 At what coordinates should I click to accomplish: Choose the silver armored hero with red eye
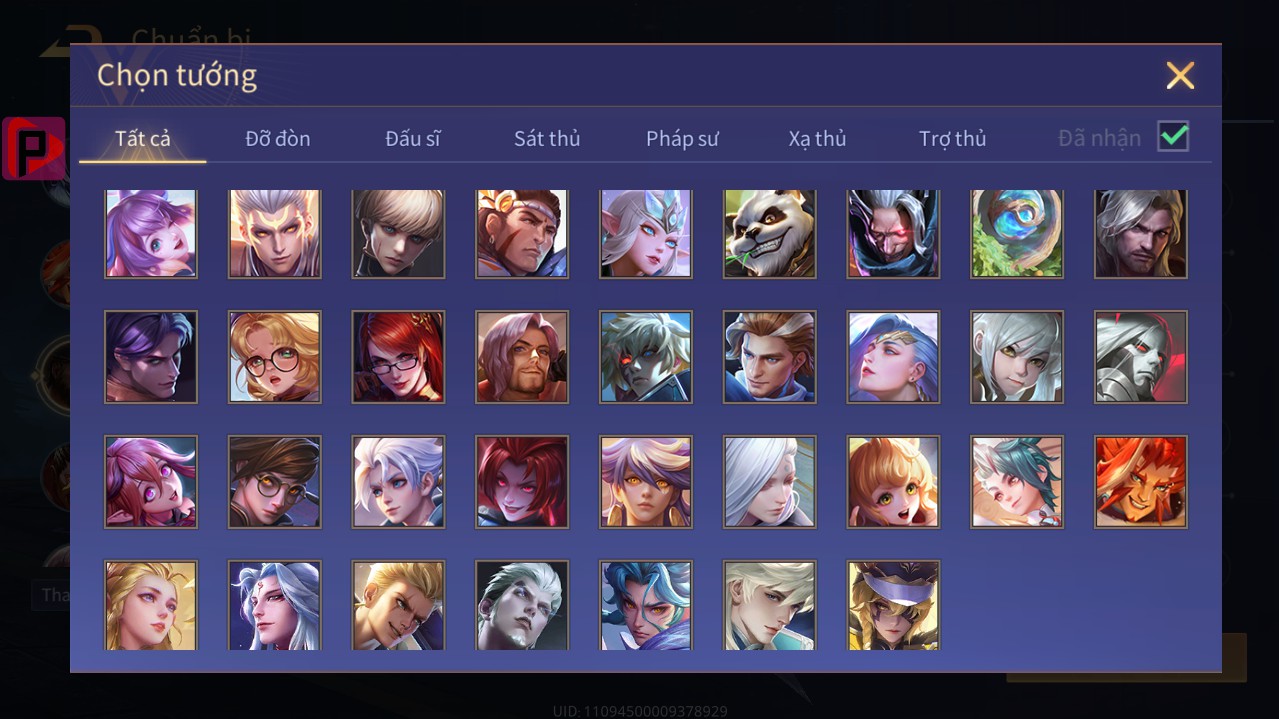(1140, 357)
